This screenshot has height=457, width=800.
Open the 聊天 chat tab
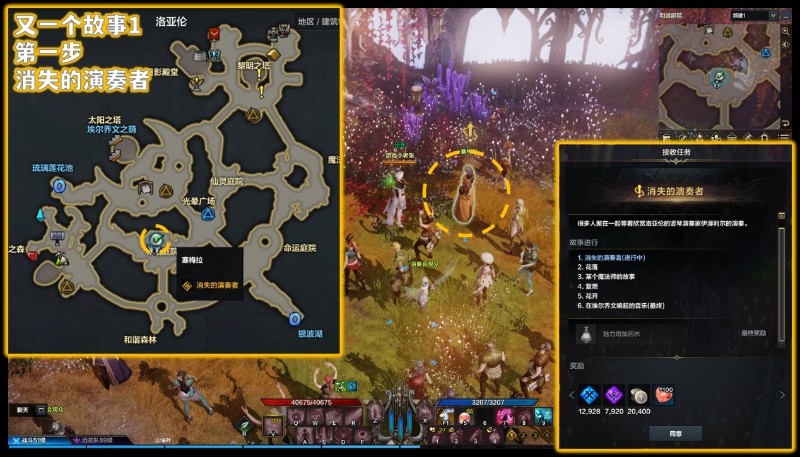point(22,410)
